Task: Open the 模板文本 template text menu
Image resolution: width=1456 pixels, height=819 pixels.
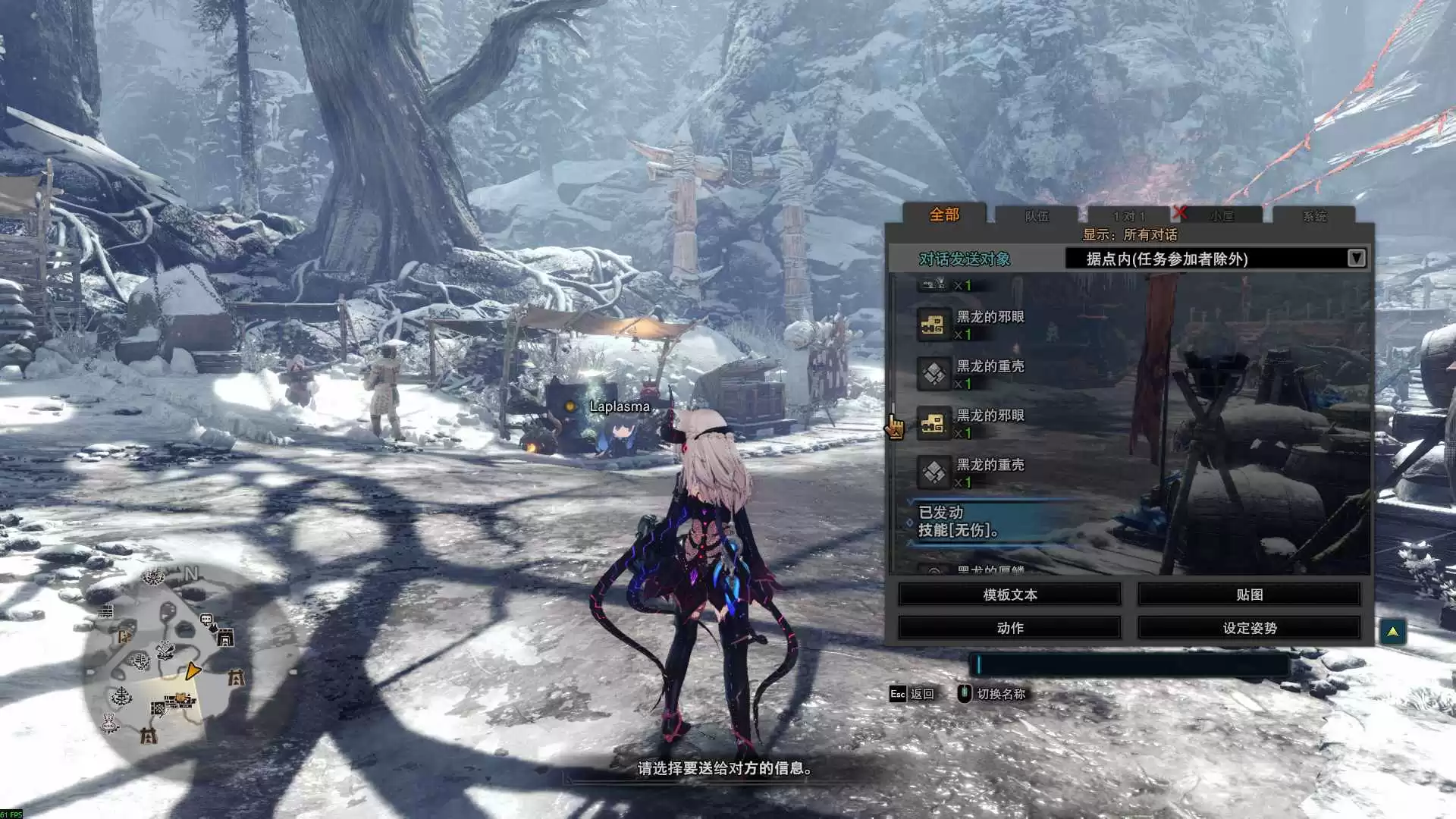Action: coord(1009,595)
